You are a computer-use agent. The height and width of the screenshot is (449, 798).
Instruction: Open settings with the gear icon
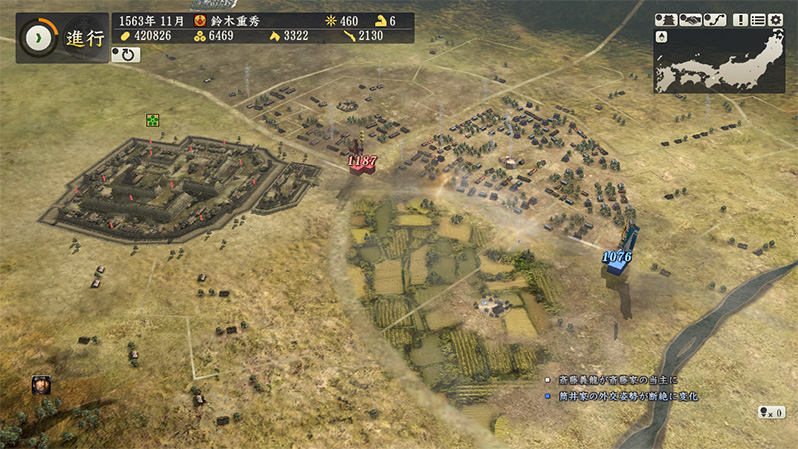click(776, 19)
